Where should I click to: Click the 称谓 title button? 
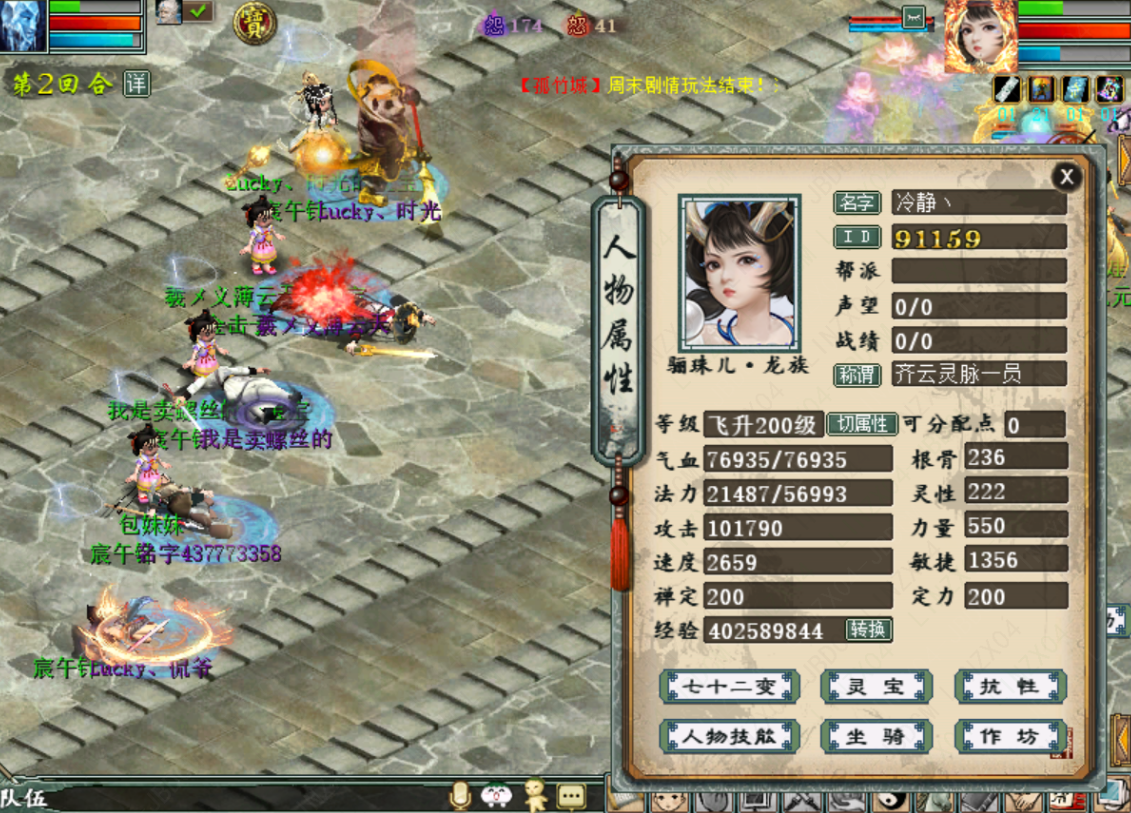click(x=857, y=374)
